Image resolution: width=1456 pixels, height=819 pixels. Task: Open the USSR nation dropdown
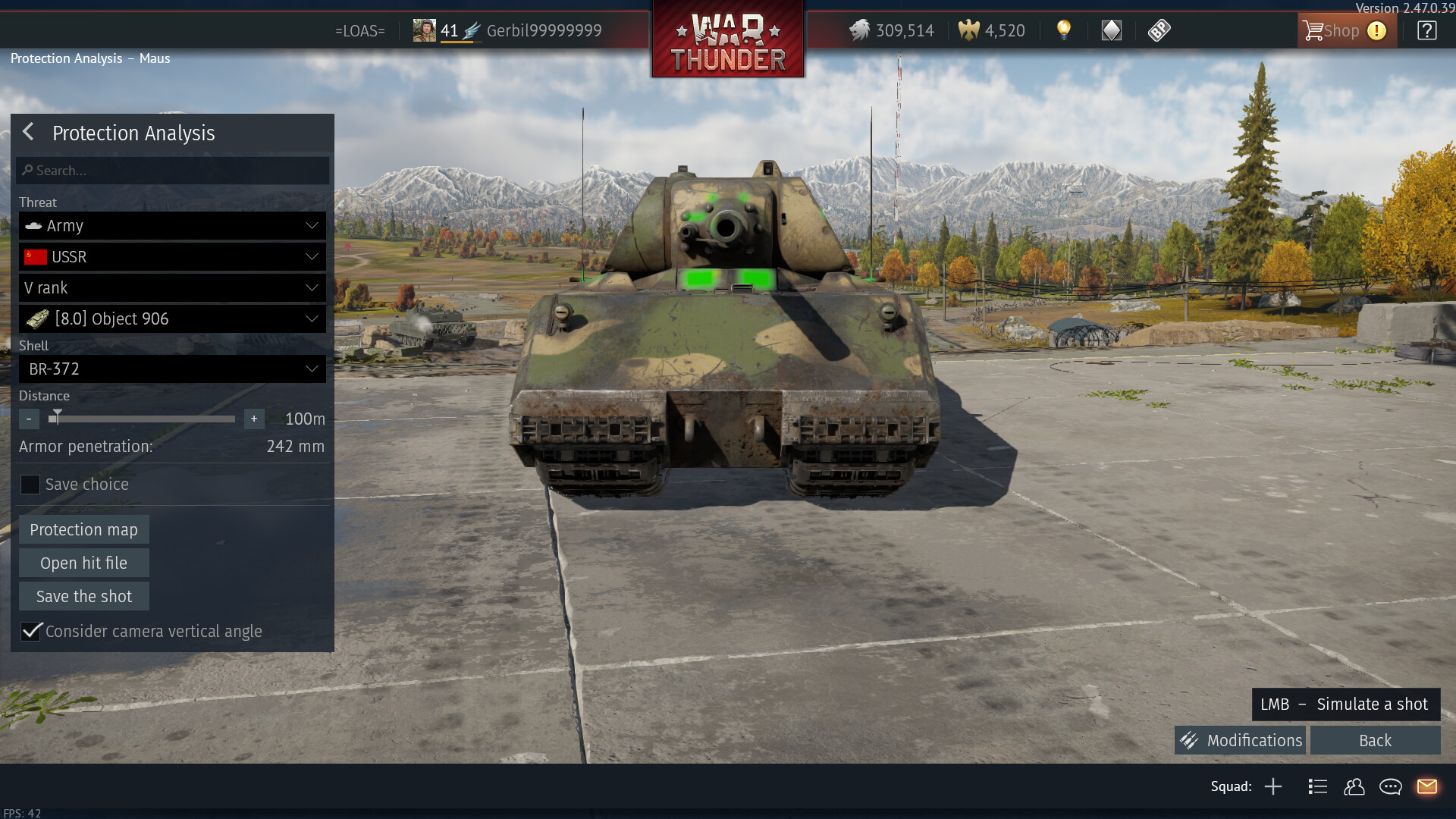click(x=173, y=257)
